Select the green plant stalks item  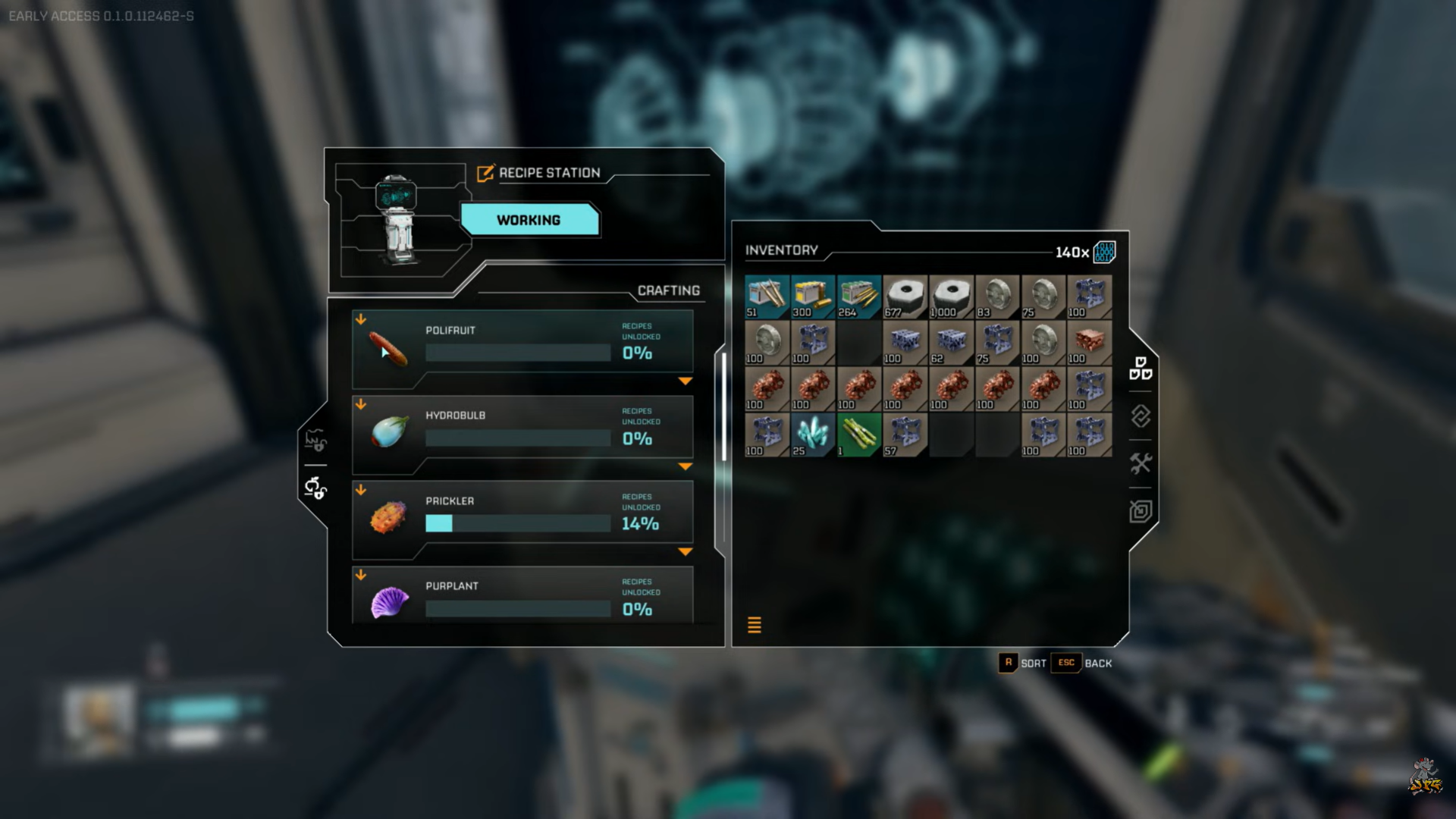point(859,435)
